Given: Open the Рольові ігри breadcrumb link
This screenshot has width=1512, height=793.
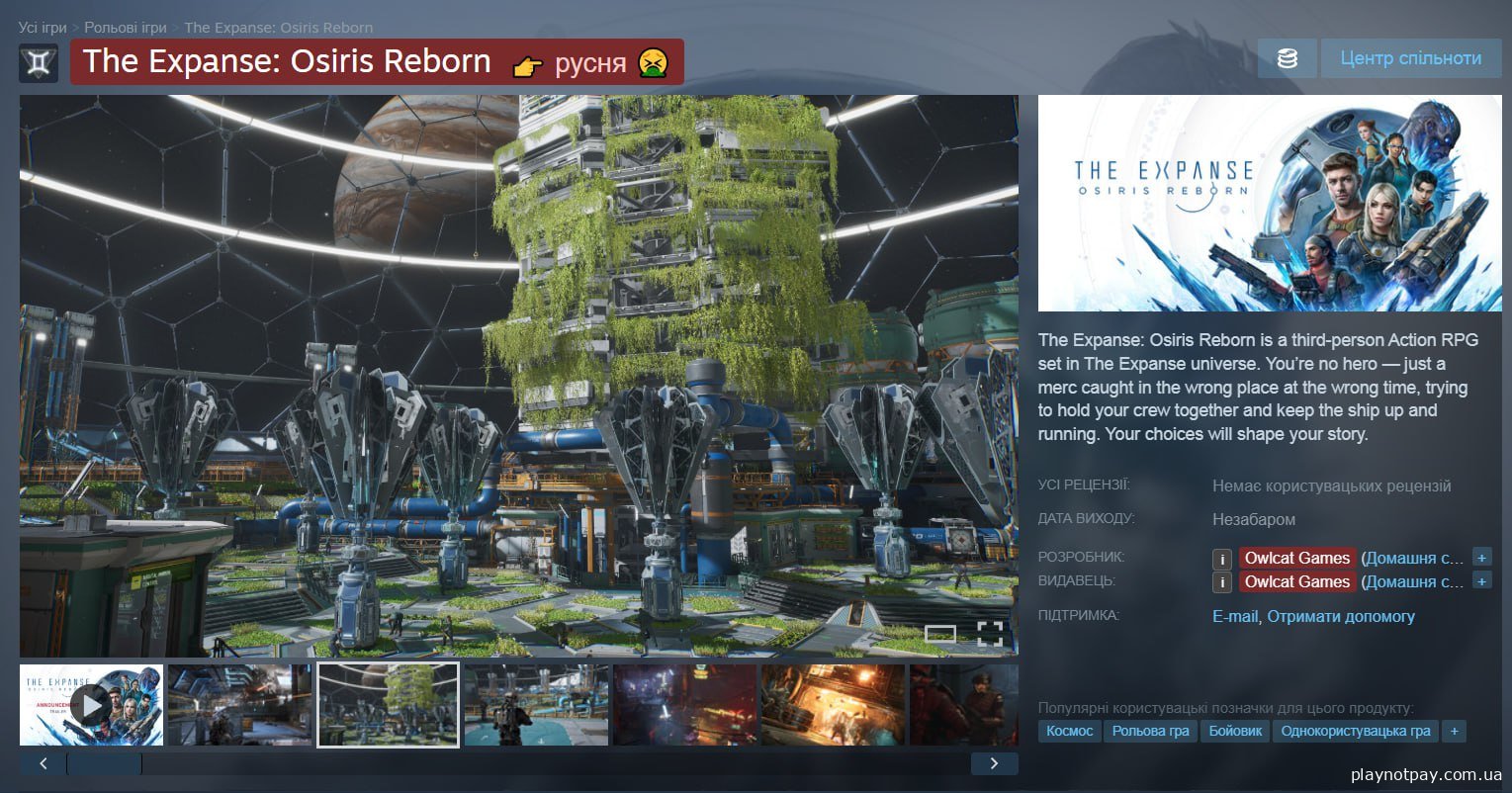Looking at the screenshot, I should (x=125, y=28).
